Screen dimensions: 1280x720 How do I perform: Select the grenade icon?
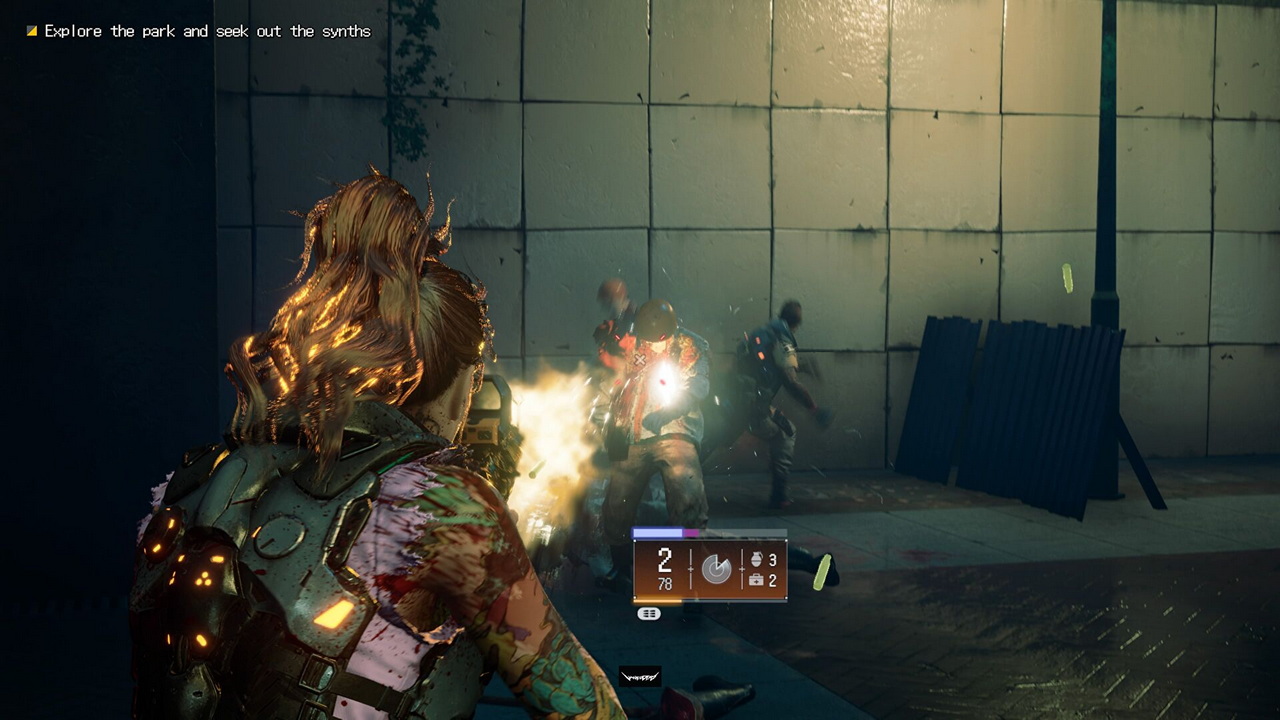coord(754,560)
